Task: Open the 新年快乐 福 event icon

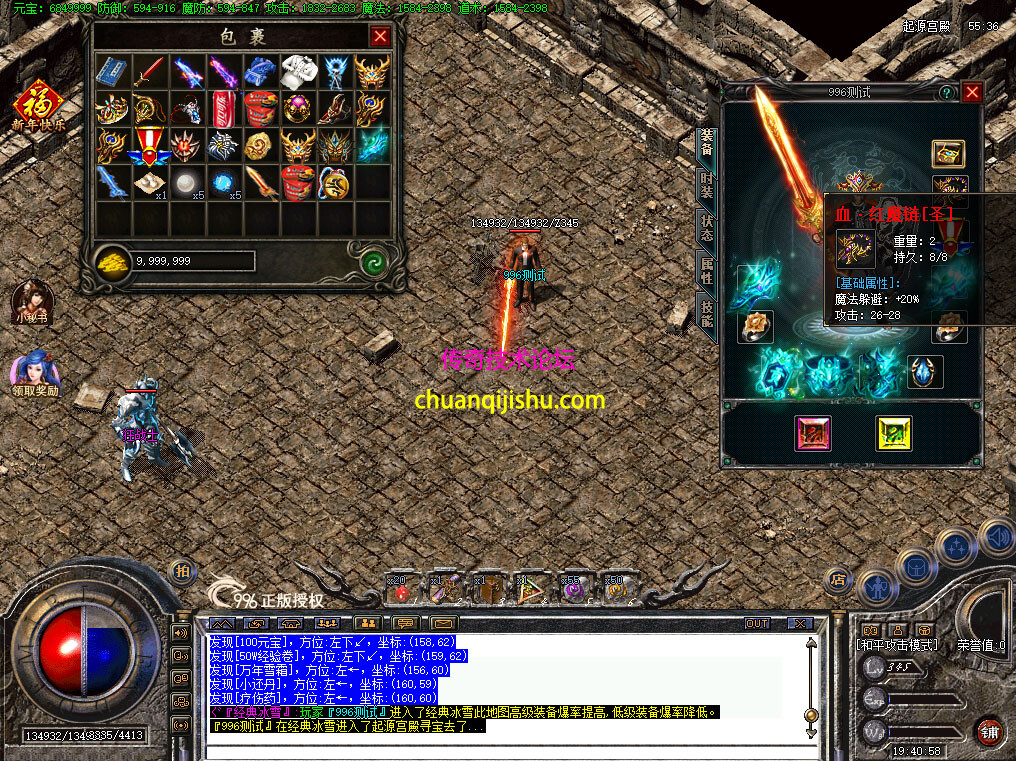Action: 38,106
